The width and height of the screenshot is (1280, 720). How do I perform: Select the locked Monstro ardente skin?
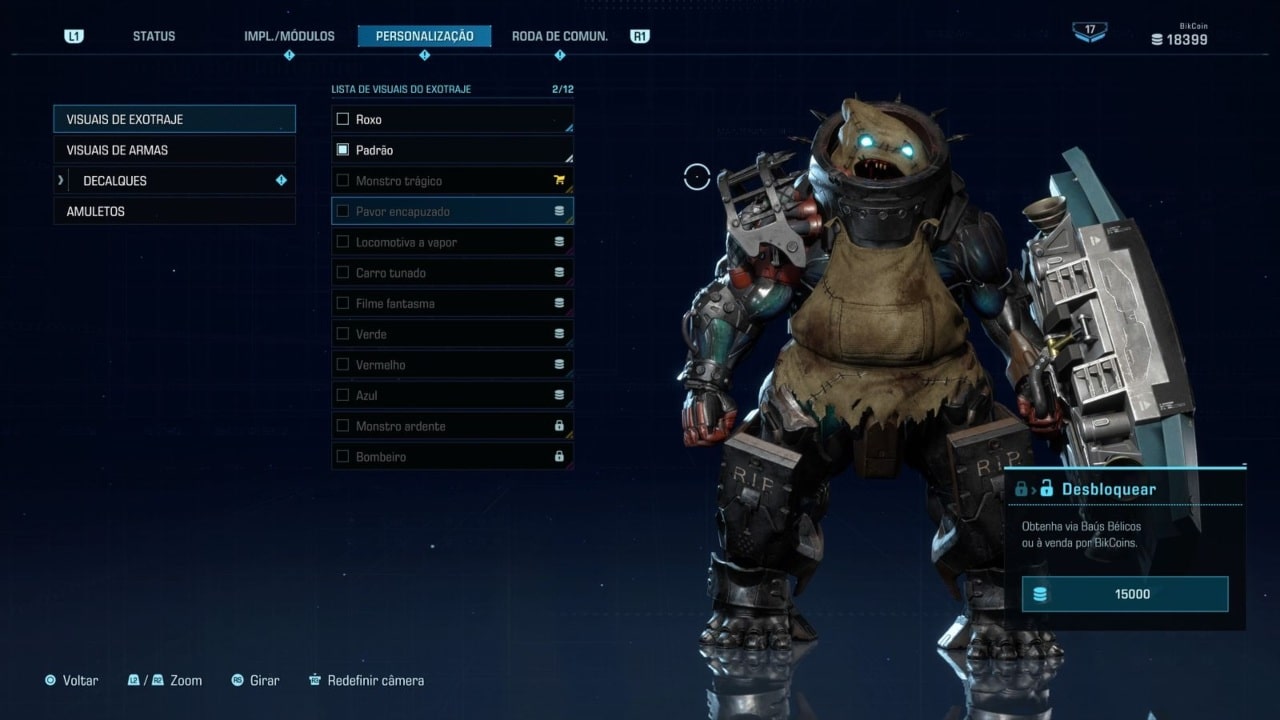point(452,426)
